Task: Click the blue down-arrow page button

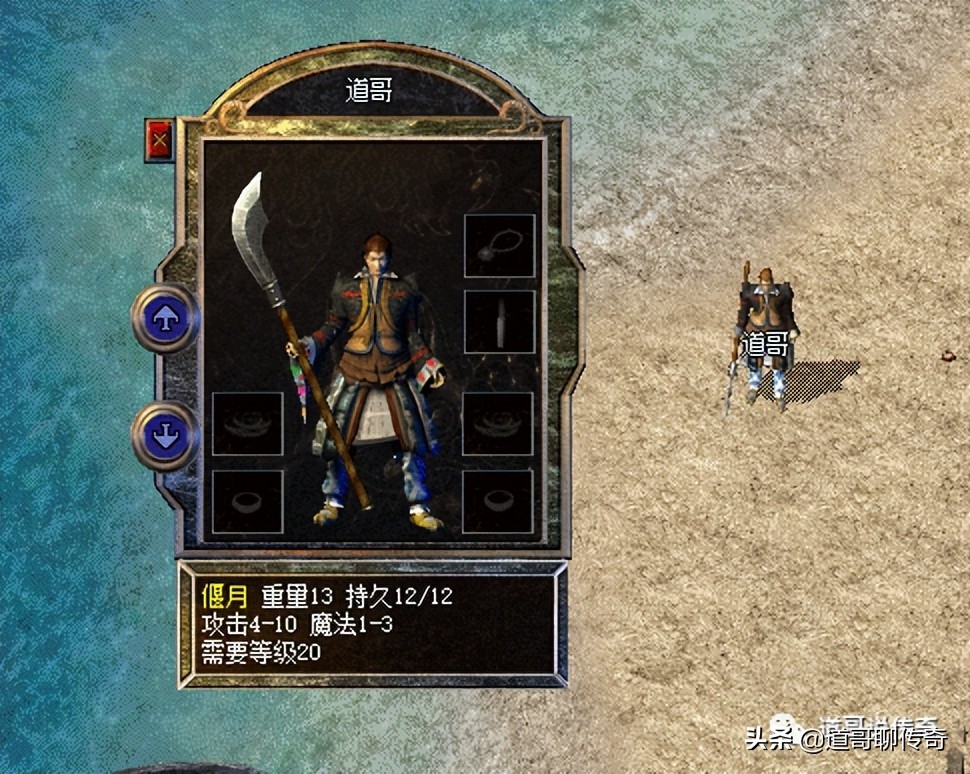Action: 165,437
